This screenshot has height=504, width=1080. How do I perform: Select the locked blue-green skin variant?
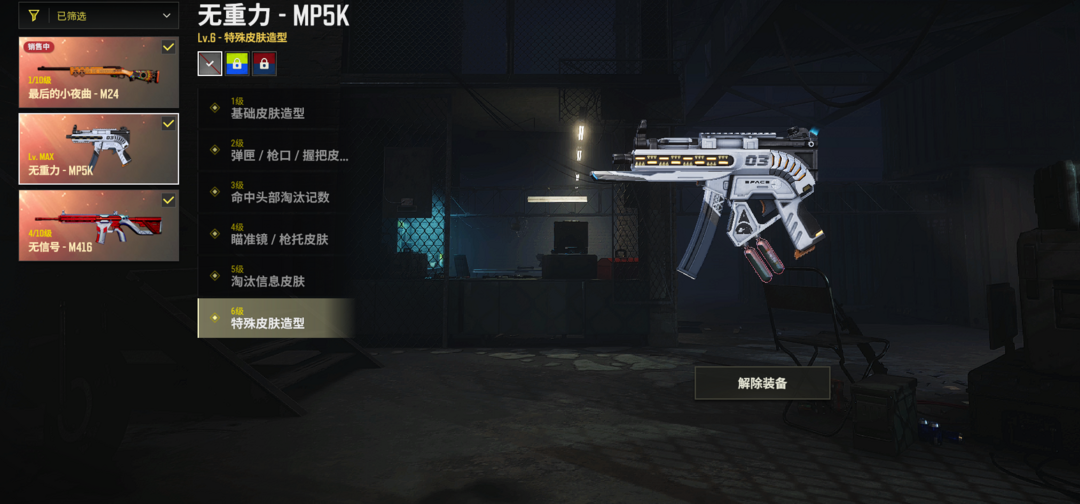click(237, 64)
